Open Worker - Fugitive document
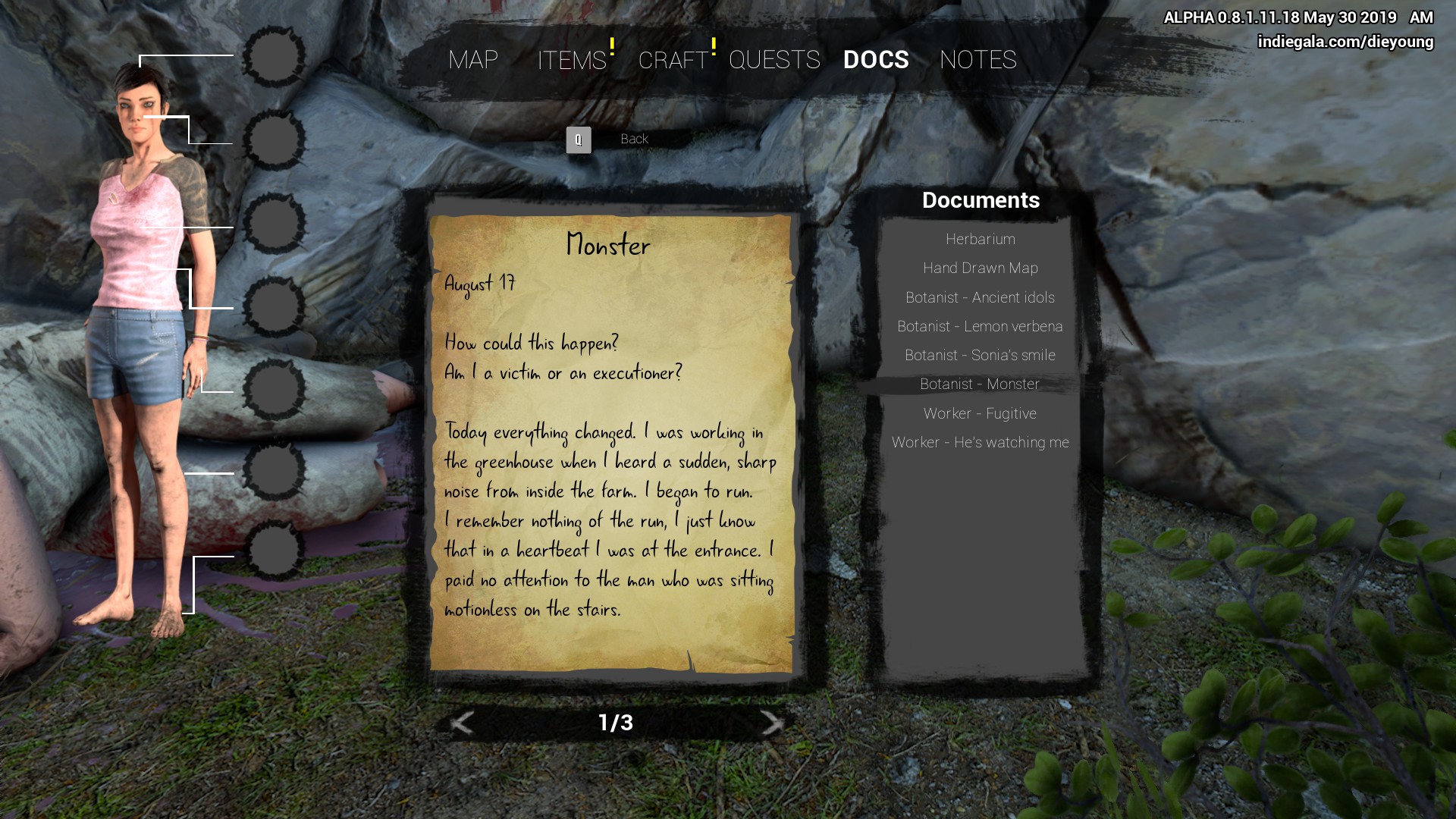This screenshot has height=819, width=1456. pos(980,414)
